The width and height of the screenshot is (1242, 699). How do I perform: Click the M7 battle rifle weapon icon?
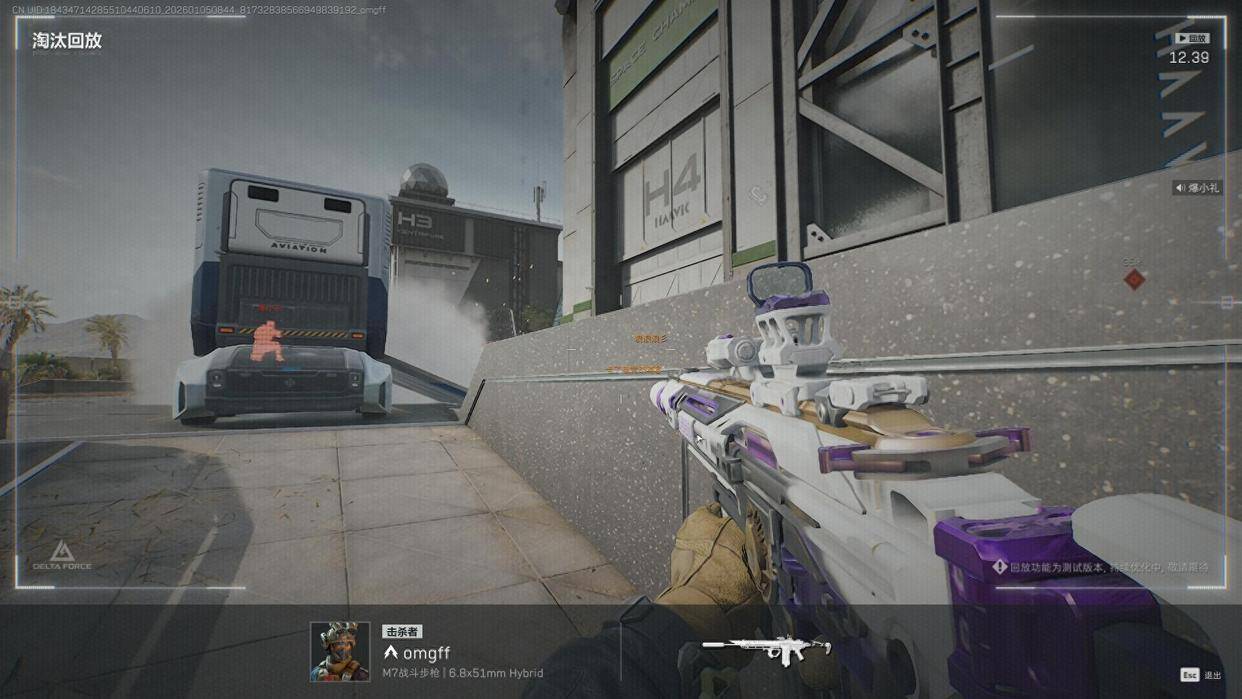(x=766, y=649)
